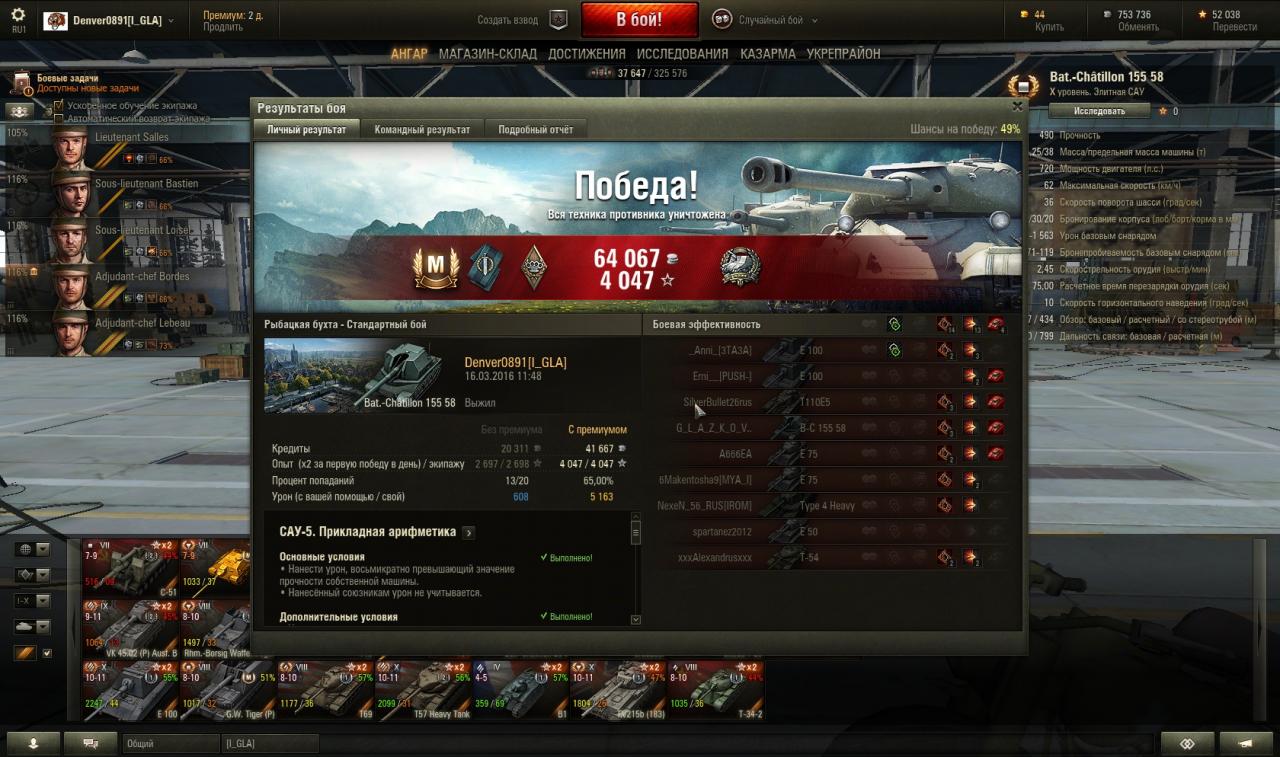Open the Магазин-Склад menu

pos(487,54)
